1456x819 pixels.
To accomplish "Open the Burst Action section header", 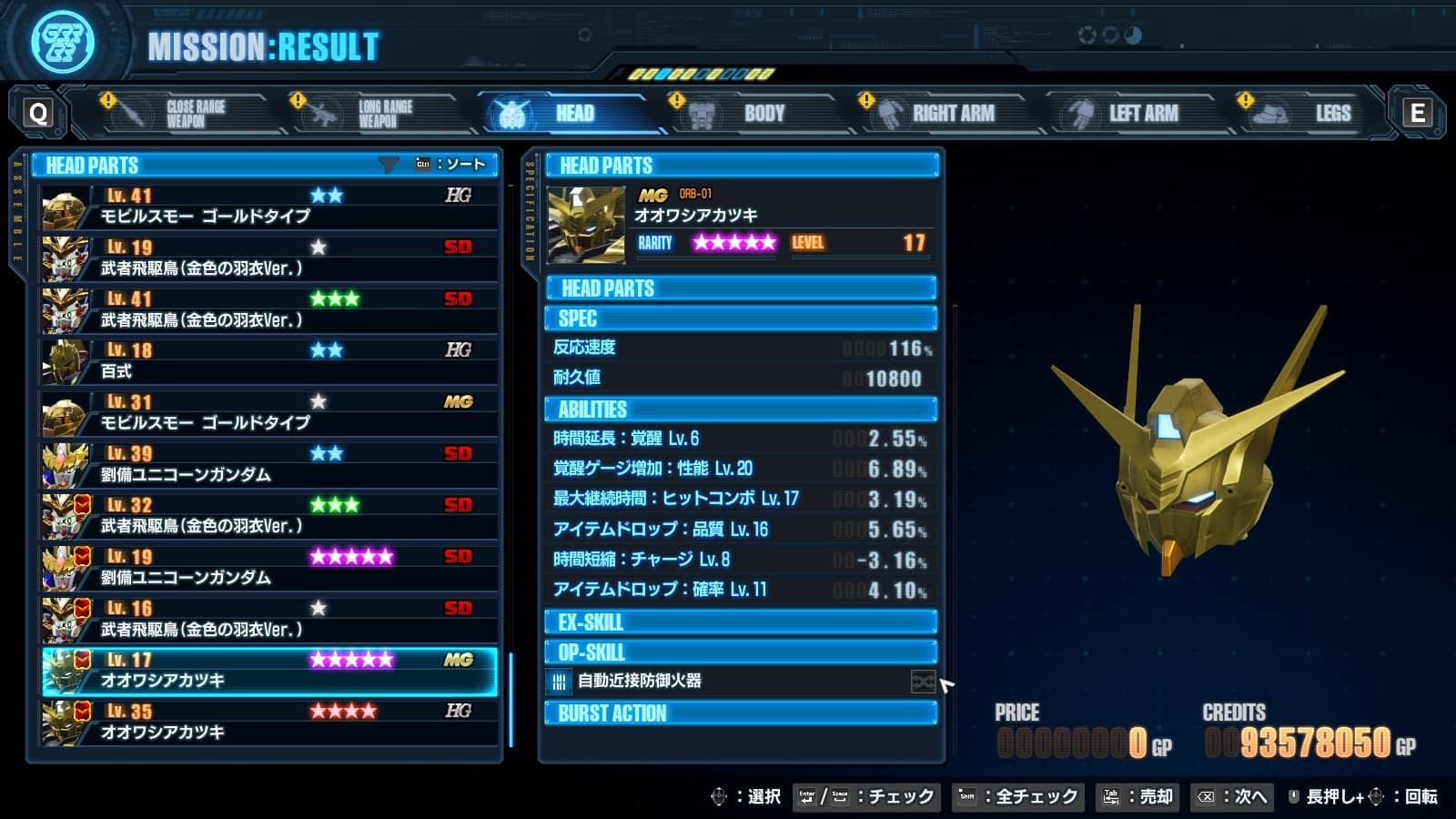I will pos(741,713).
